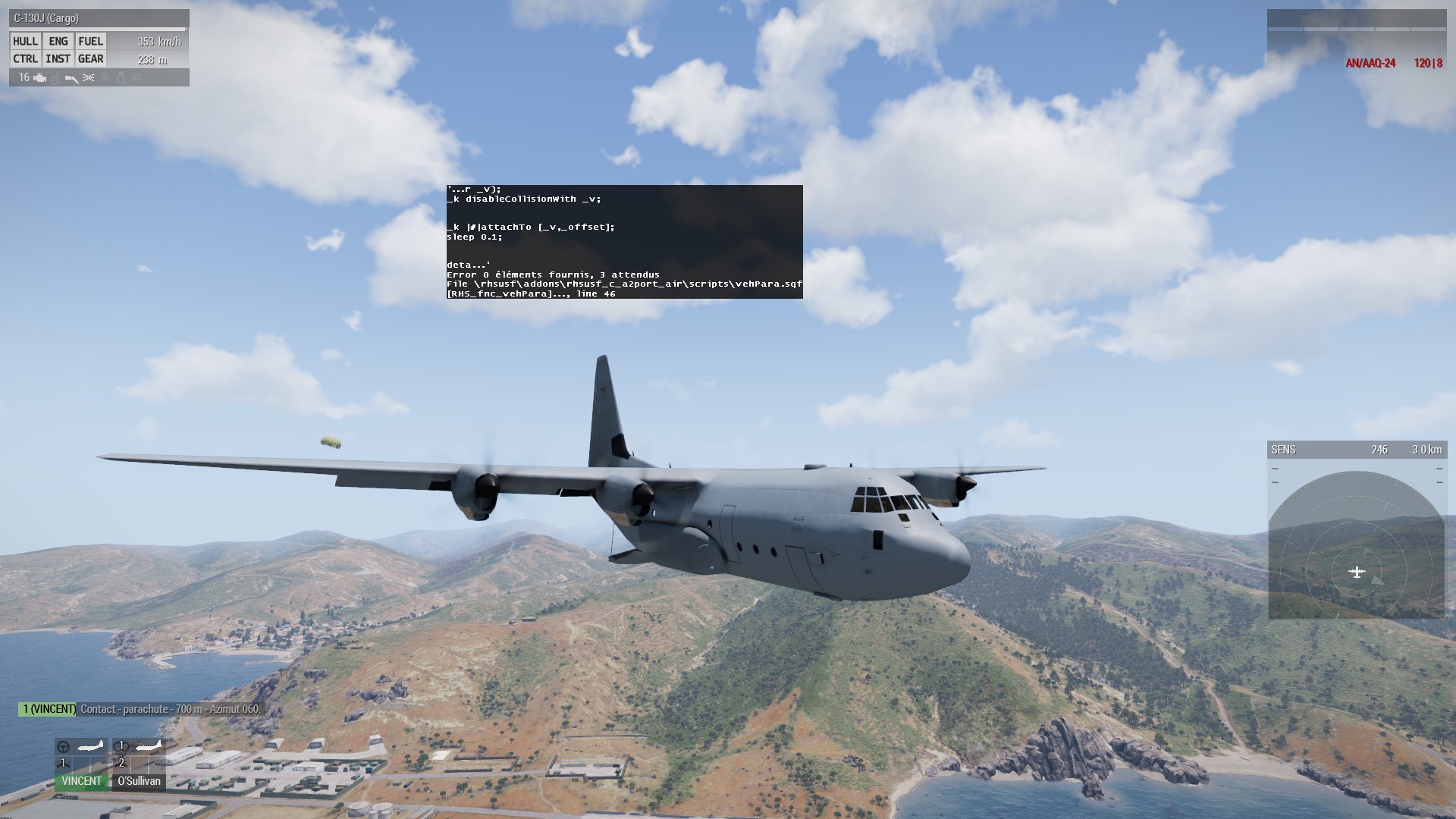Click the HULL damage indicator
The image size is (1456, 819).
point(25,42)
